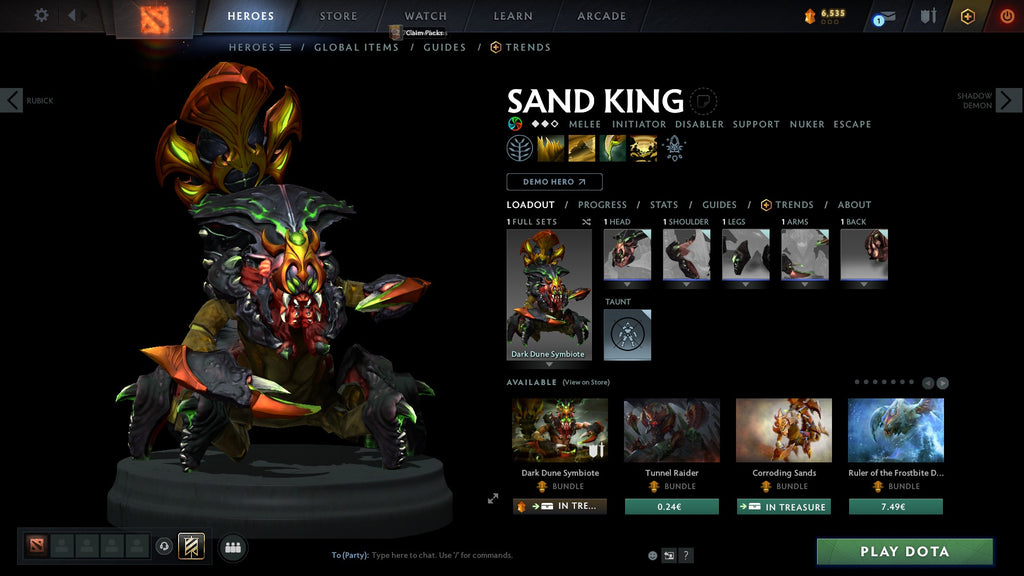
Task: Go to the Arcade tab
Action: tap(602, 16)
